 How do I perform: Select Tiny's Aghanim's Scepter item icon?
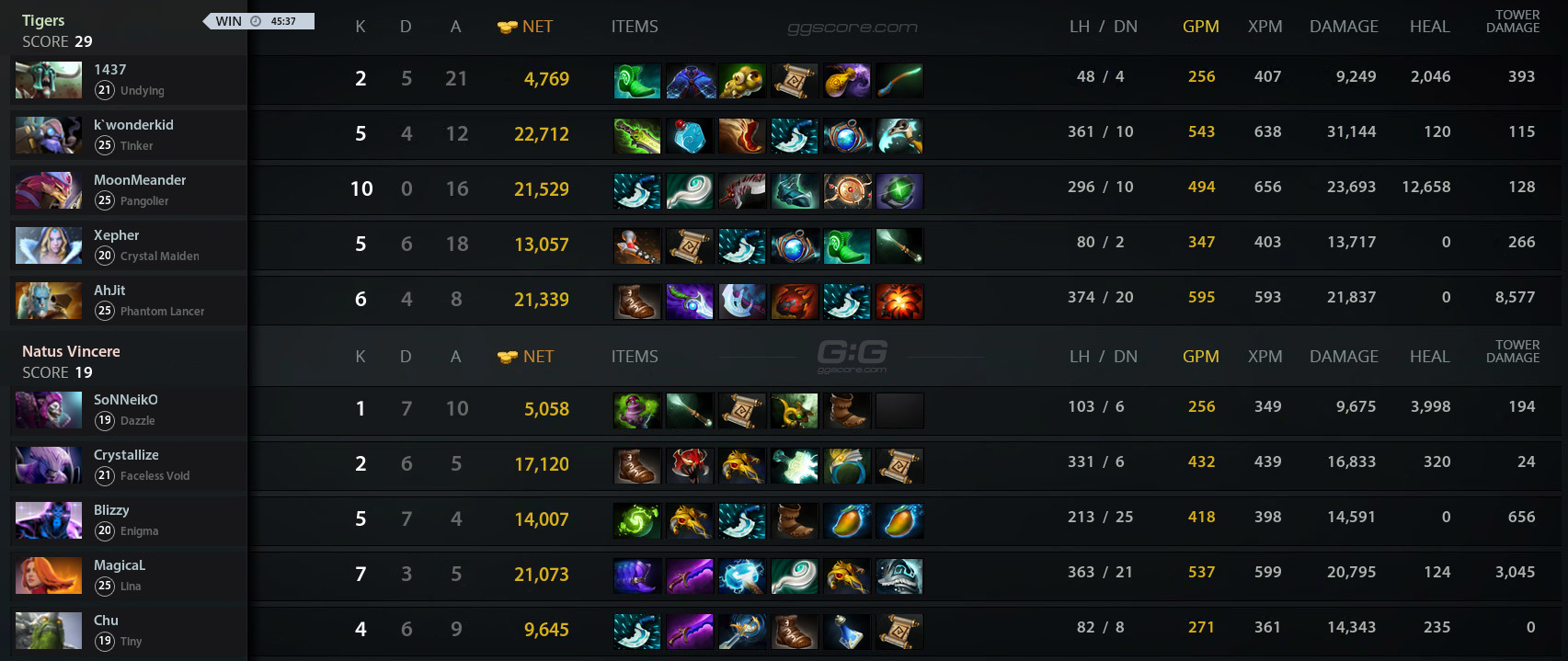tap(742, 632)
